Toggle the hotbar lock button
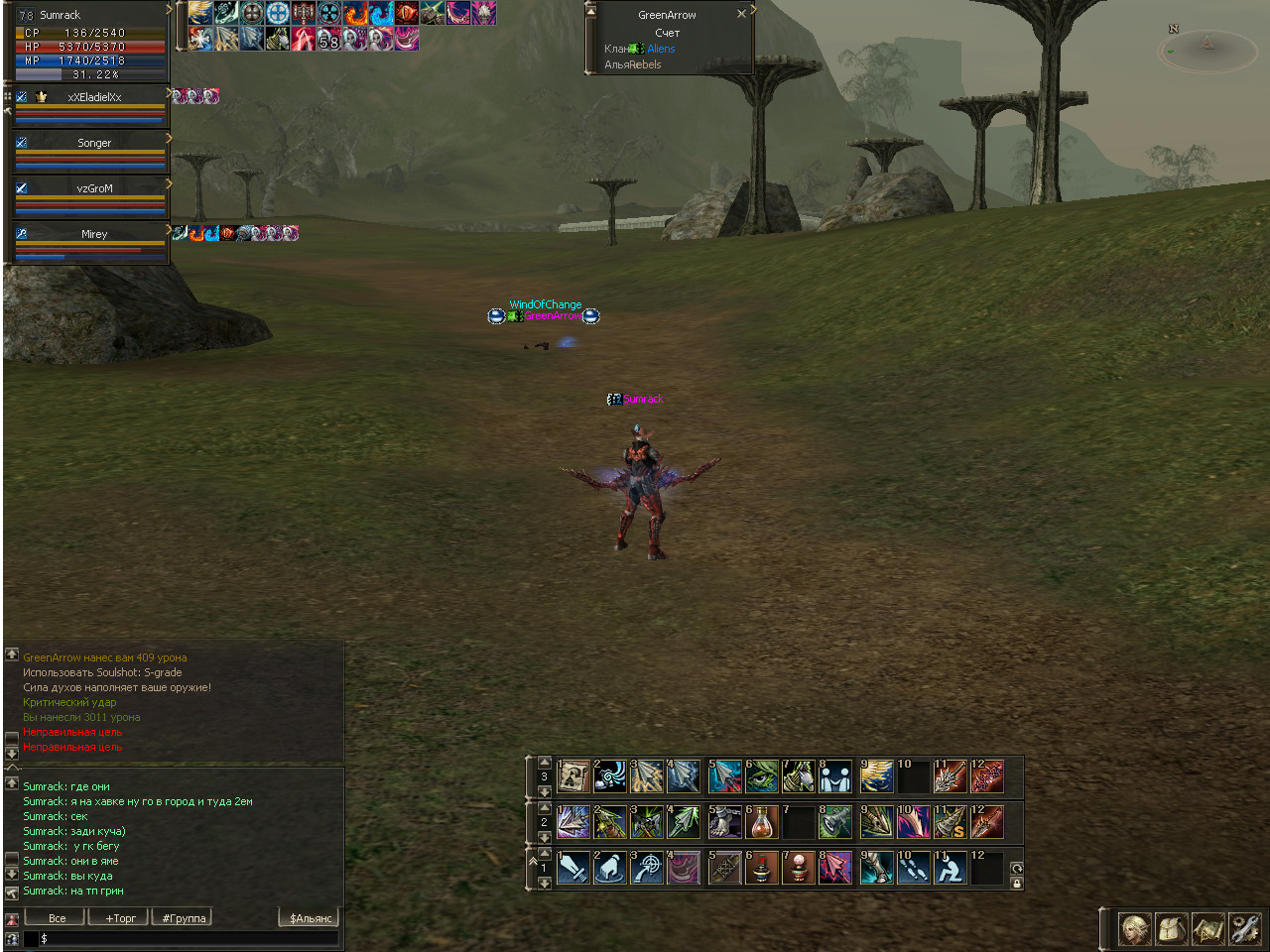Image resolution: width=1270 pixels, height=952 pixels. (1017, 883)
